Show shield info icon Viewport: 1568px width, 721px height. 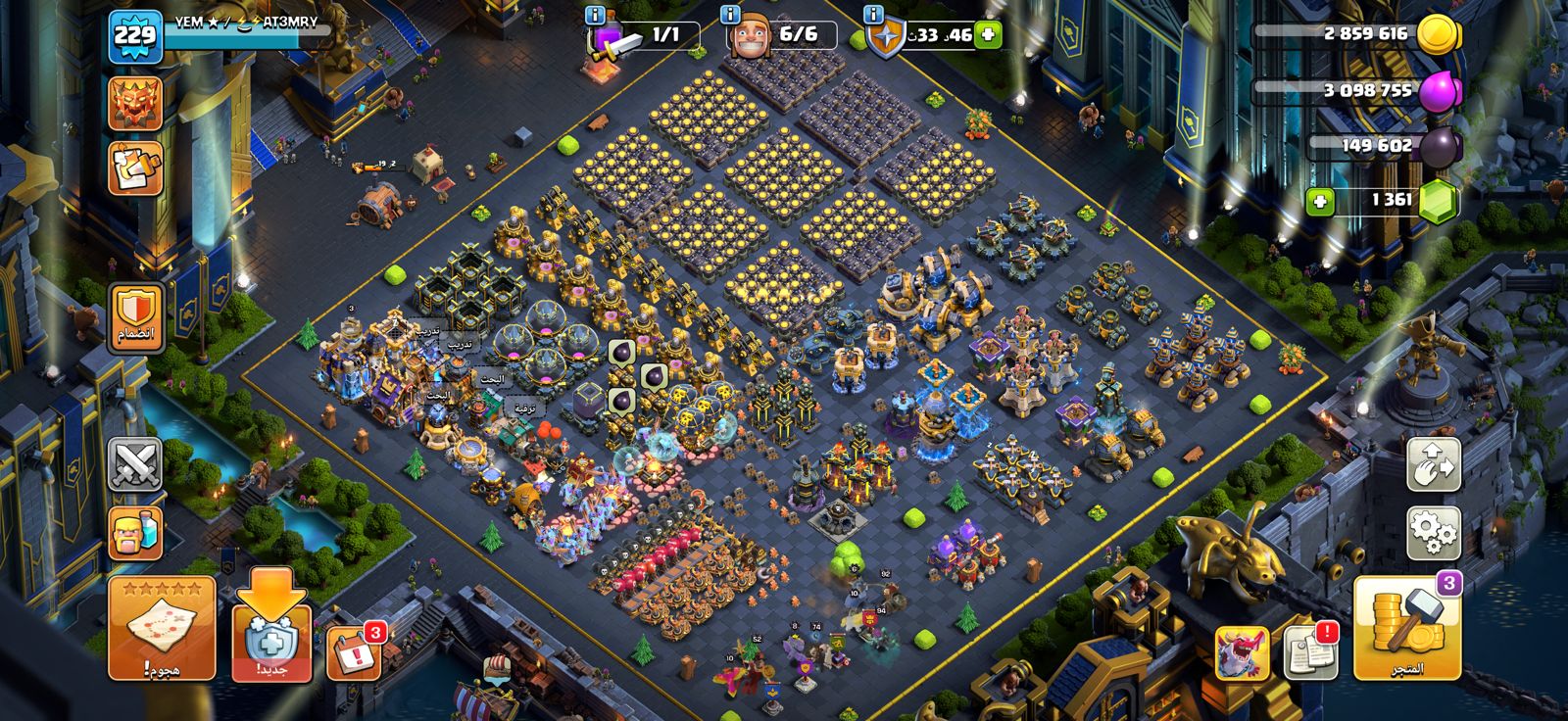click(x=872, y=15)
